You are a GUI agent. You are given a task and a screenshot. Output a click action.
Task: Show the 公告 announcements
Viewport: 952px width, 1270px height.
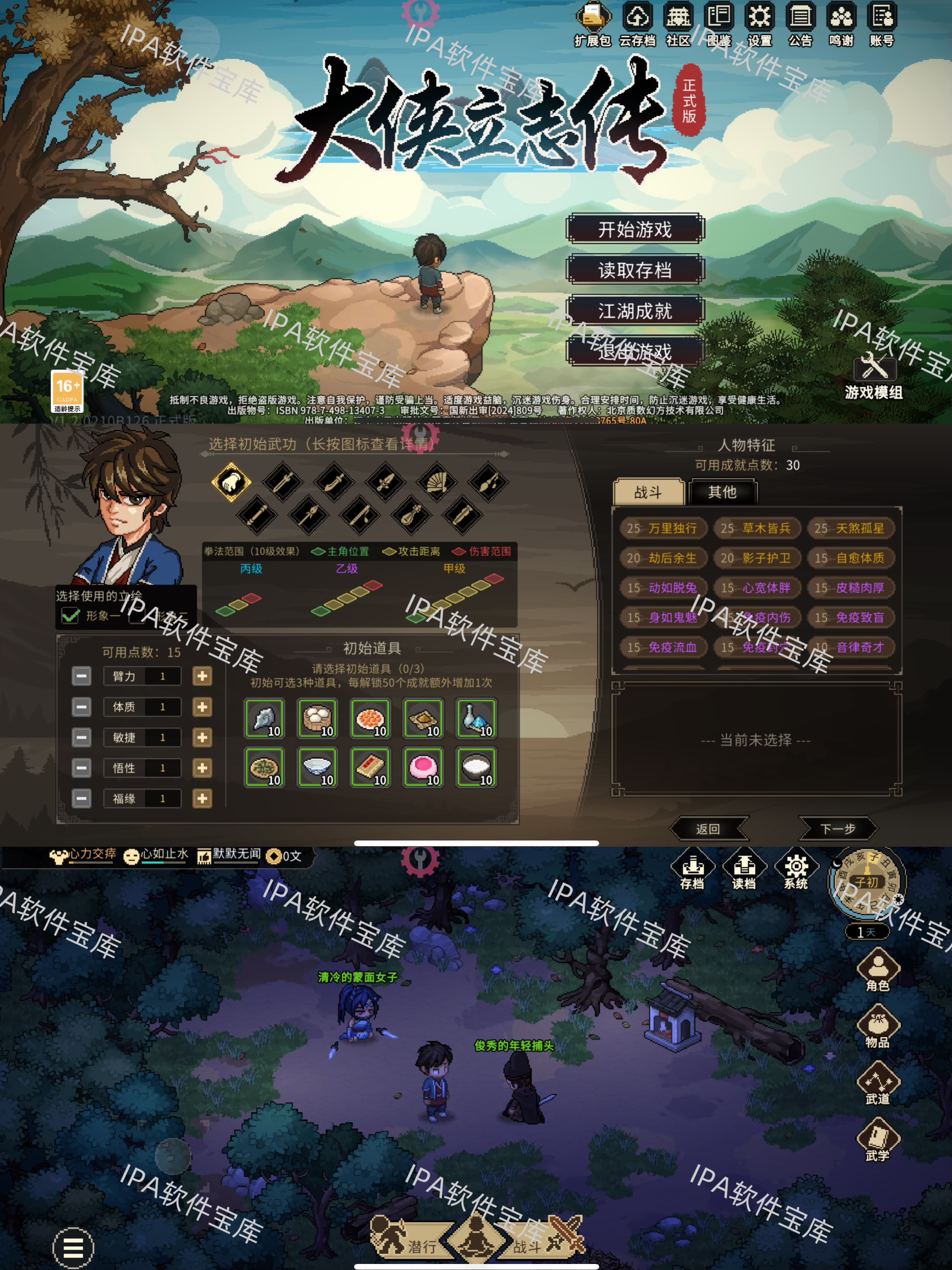tap(800, 24)
